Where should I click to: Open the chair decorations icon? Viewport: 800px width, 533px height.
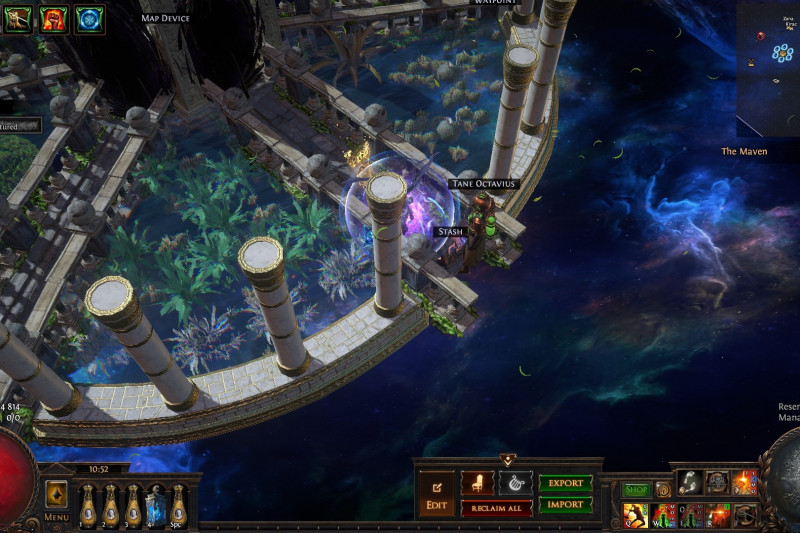click(477, 483)
